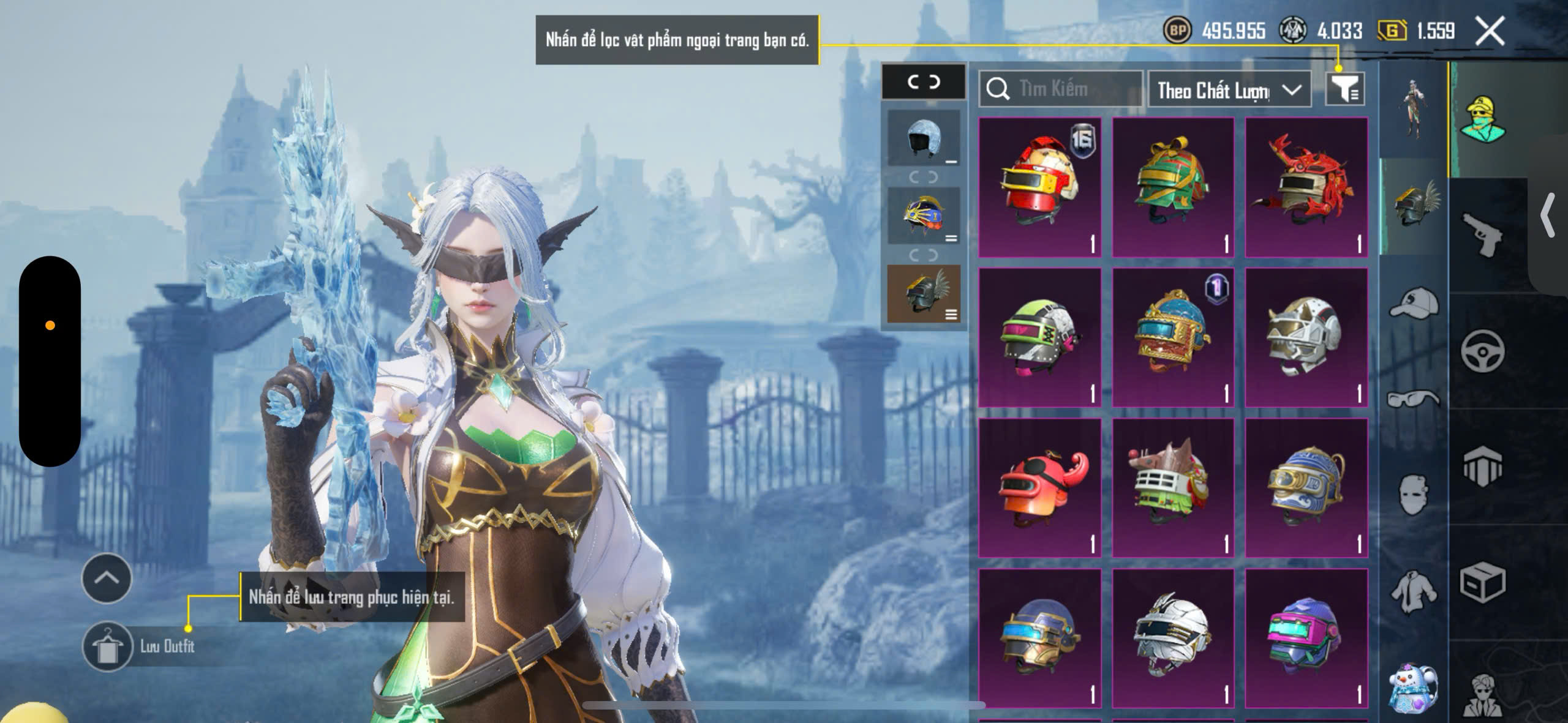
Task: Choose the green and red gift-wrapped helmet
Action: tap(1173, 187)
